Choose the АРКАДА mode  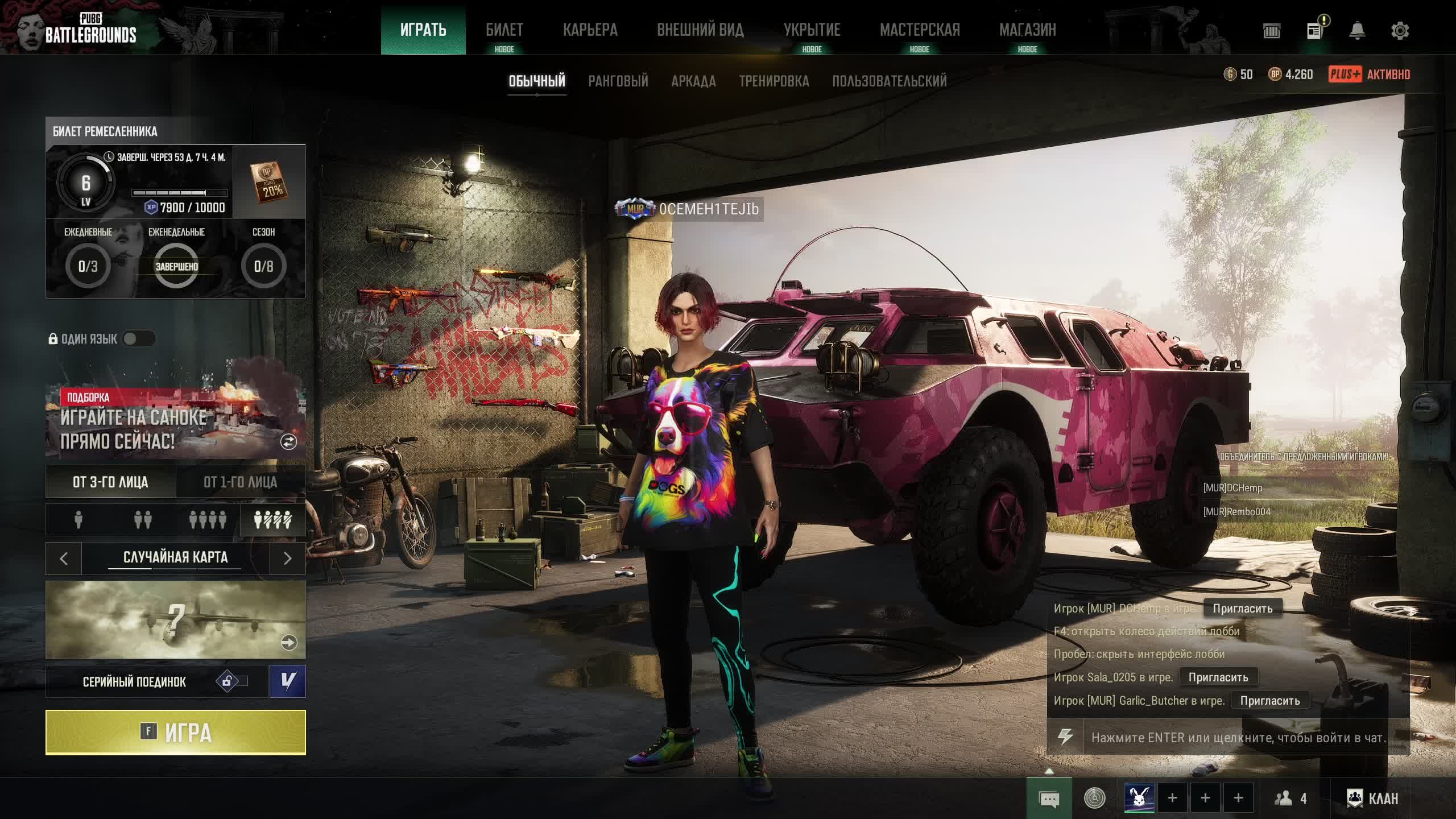pos(693,81)
